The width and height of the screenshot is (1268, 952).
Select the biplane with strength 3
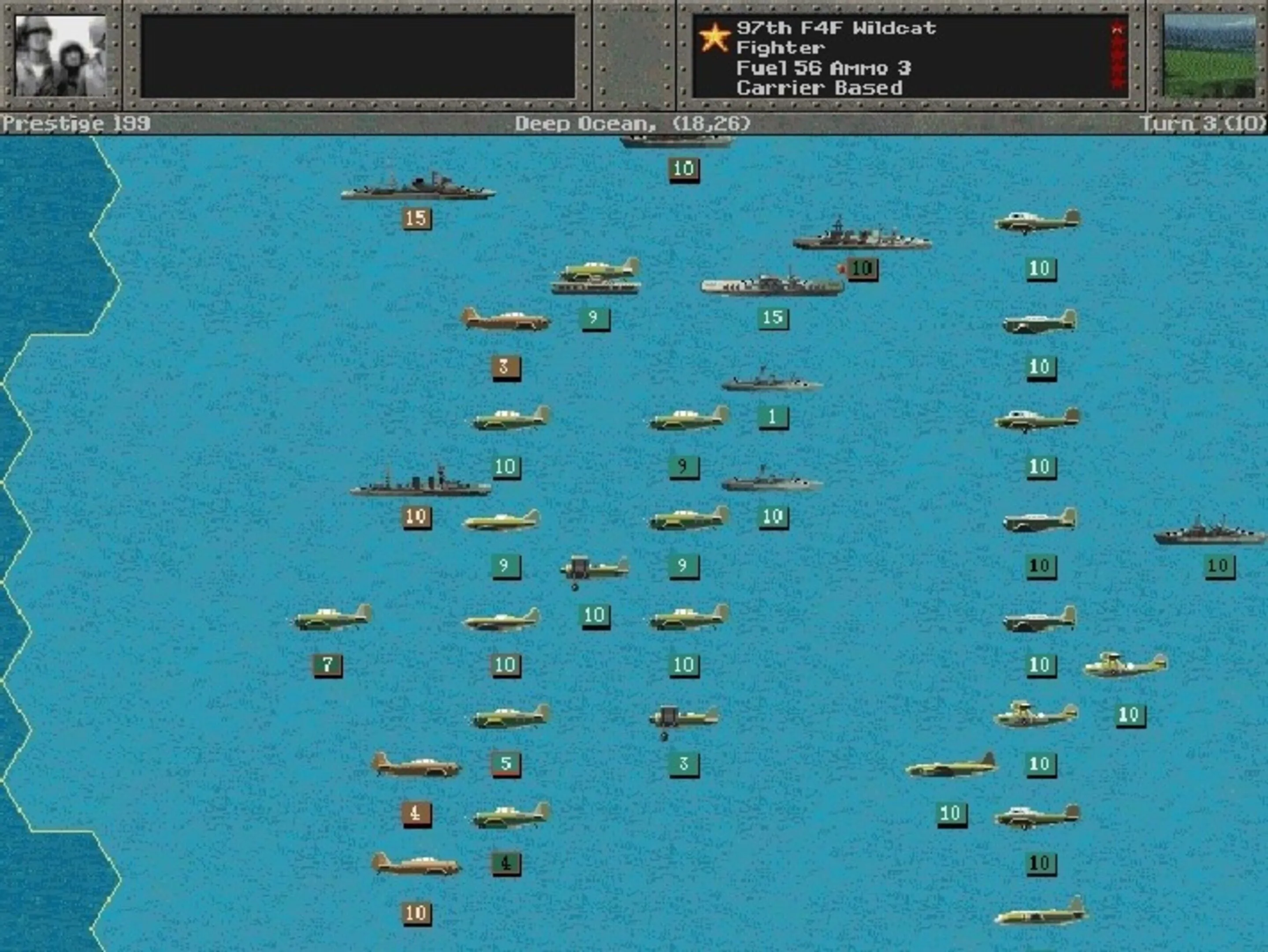coord(683,718)
